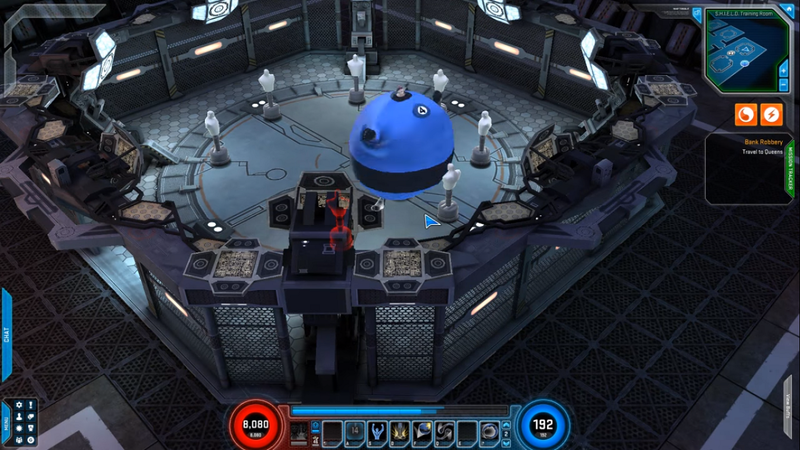Viewport: 800px width, 450px height.
Task: Activate the grey swirl ability
Action: pos(444,432)
